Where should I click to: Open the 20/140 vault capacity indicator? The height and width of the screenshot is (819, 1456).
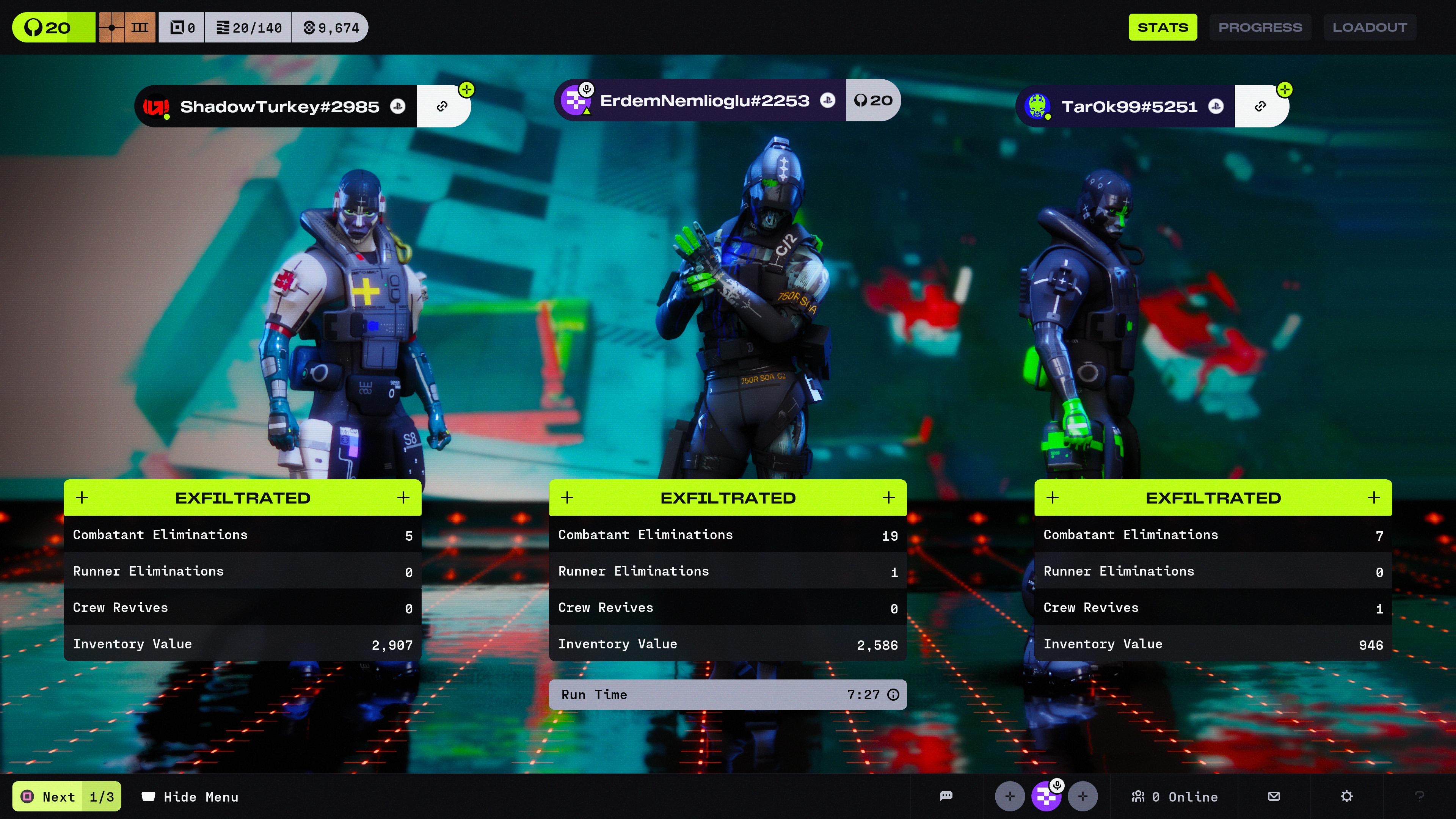click(x=249, y=28)
